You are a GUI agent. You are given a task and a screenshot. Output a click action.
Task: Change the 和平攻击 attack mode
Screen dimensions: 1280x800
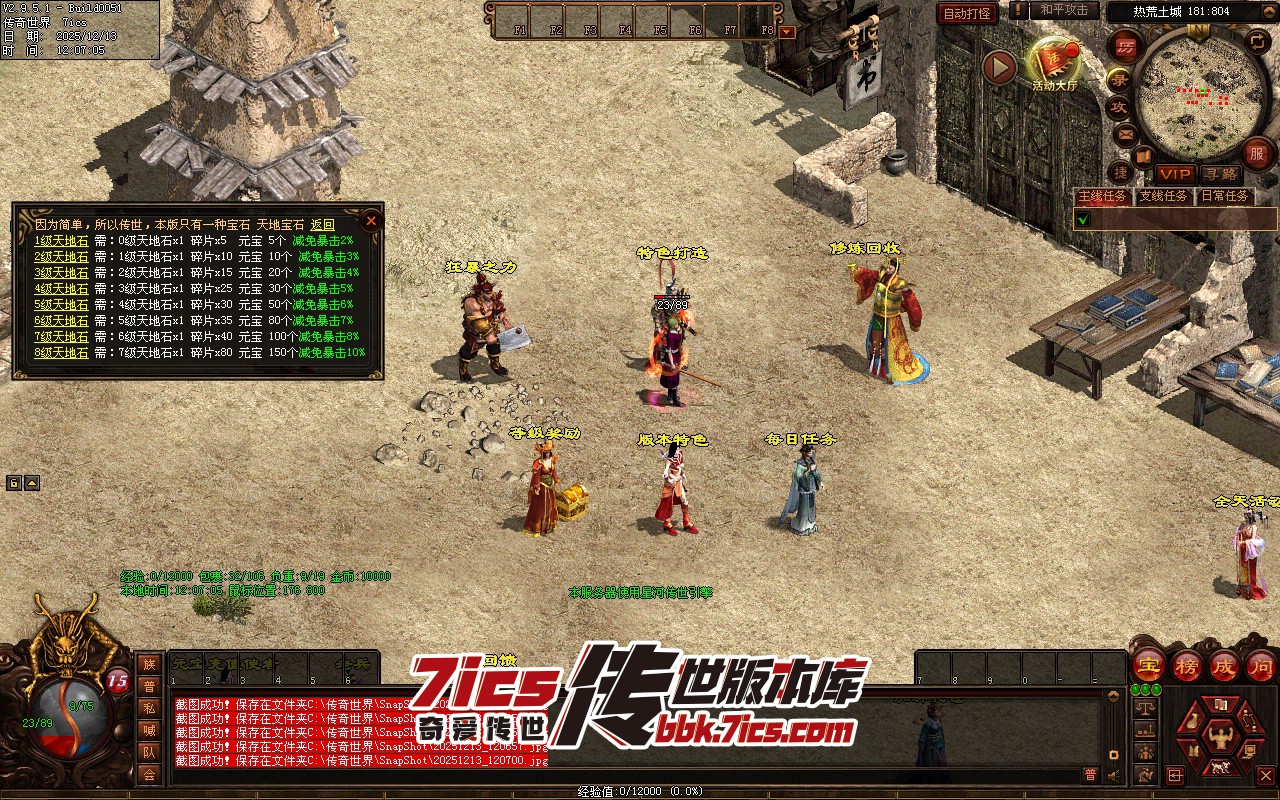pyautogui.click(x=1063, y=10)
